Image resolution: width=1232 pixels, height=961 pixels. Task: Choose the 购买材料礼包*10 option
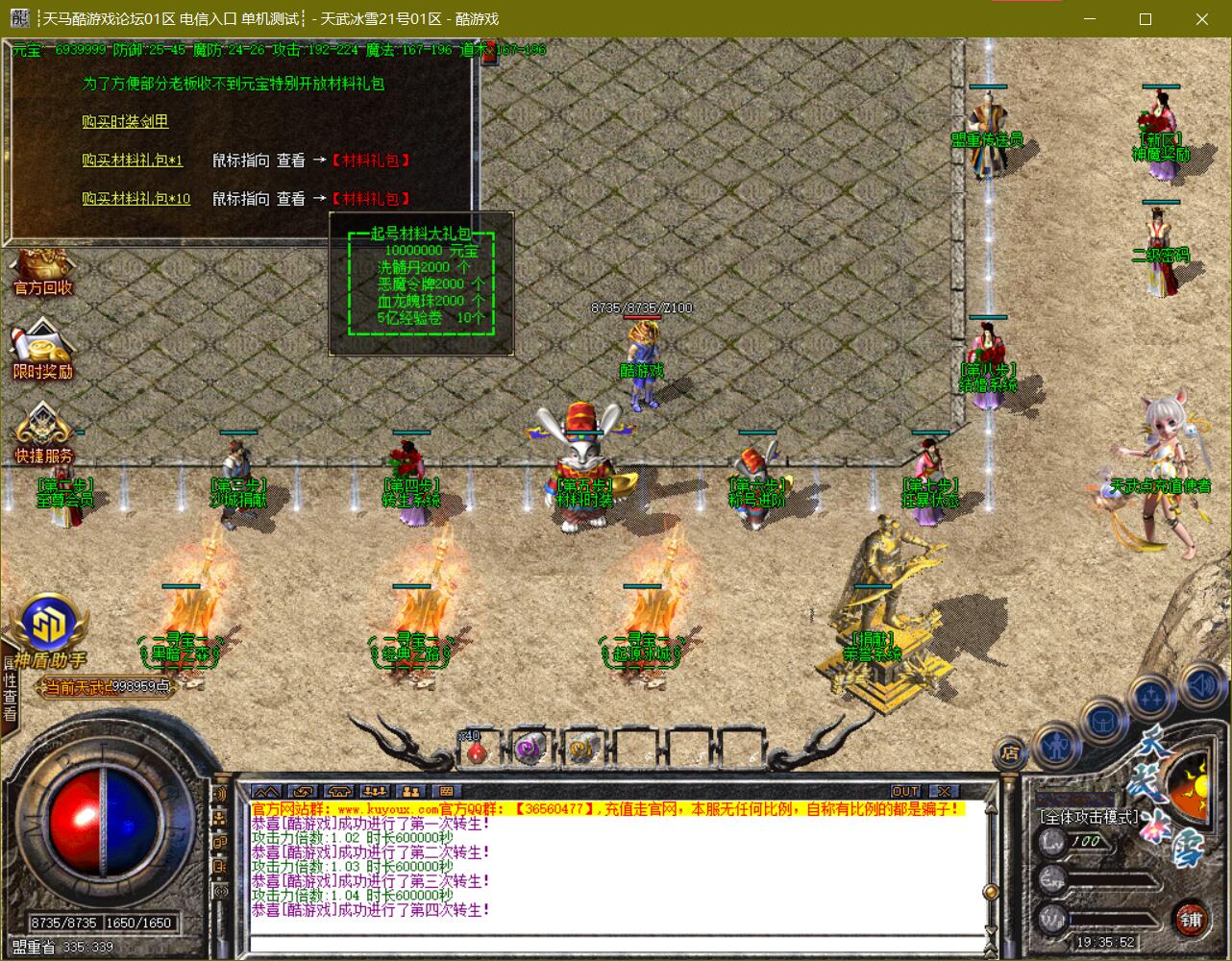click(x=136, y=198)
